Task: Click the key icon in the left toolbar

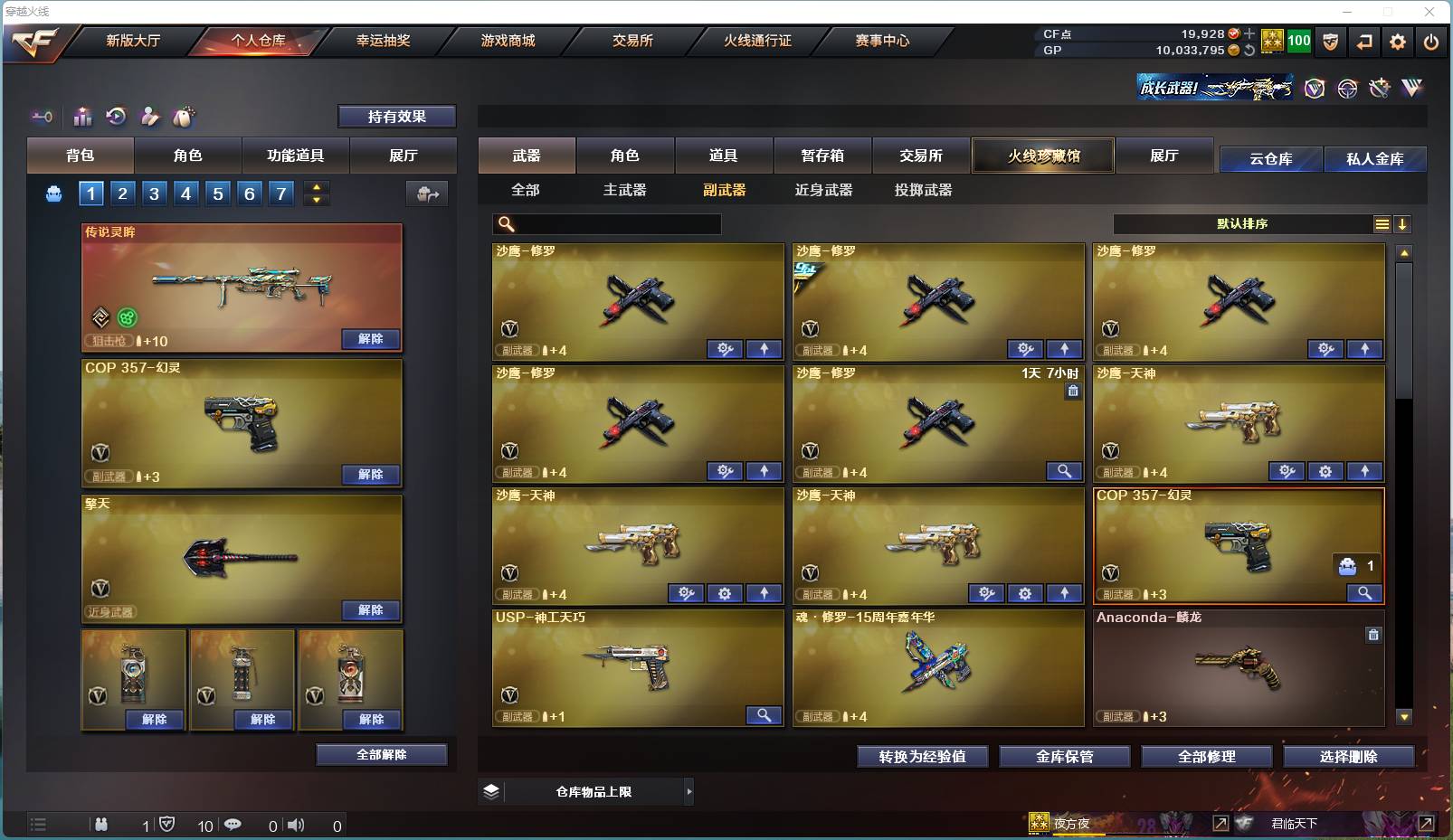Action: tap(42, 117)
